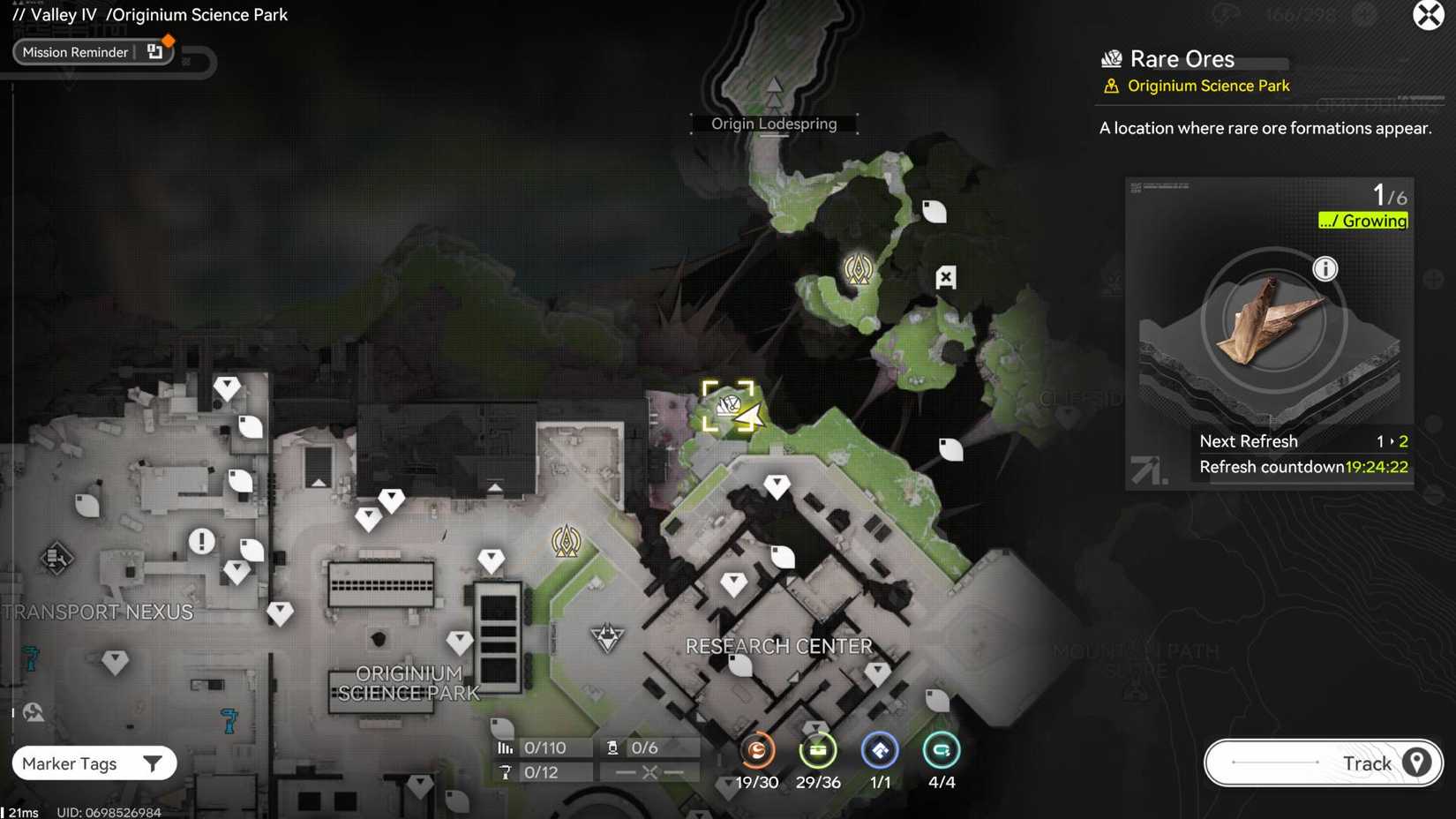
Task: Click the exclamation marker near Transport Nexus
Action: (x=201, y=541)
